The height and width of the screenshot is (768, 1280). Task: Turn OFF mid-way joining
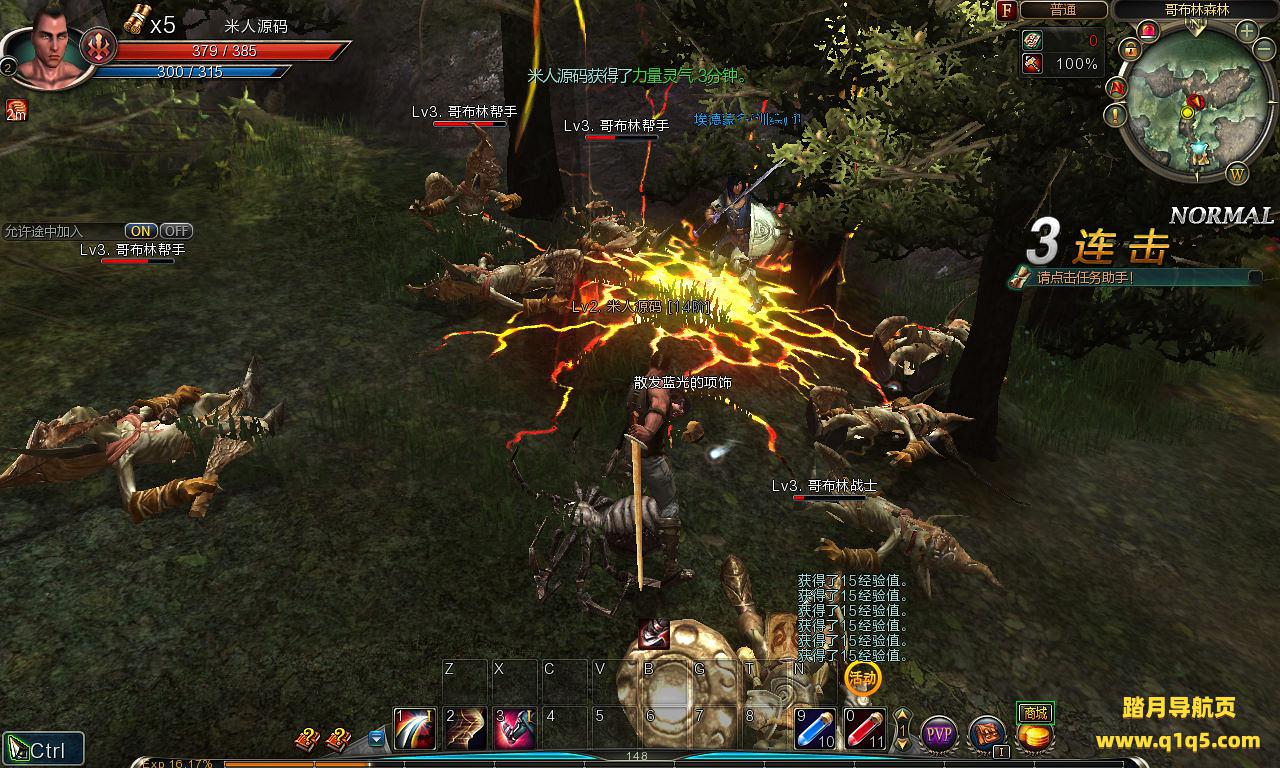[176, 231]
